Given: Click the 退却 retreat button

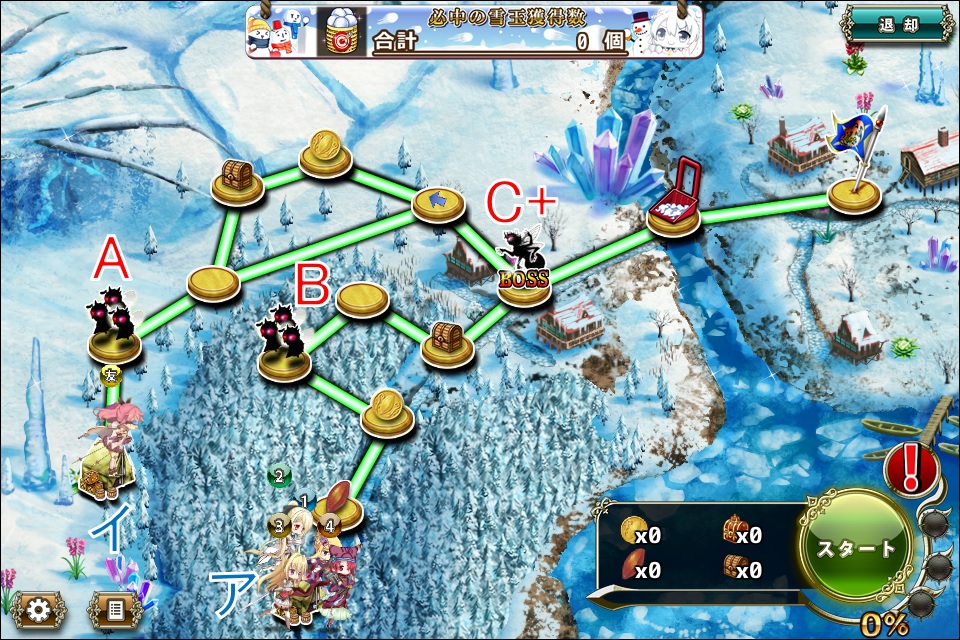Looking at the screenshot, I should (x=895, y=24).
